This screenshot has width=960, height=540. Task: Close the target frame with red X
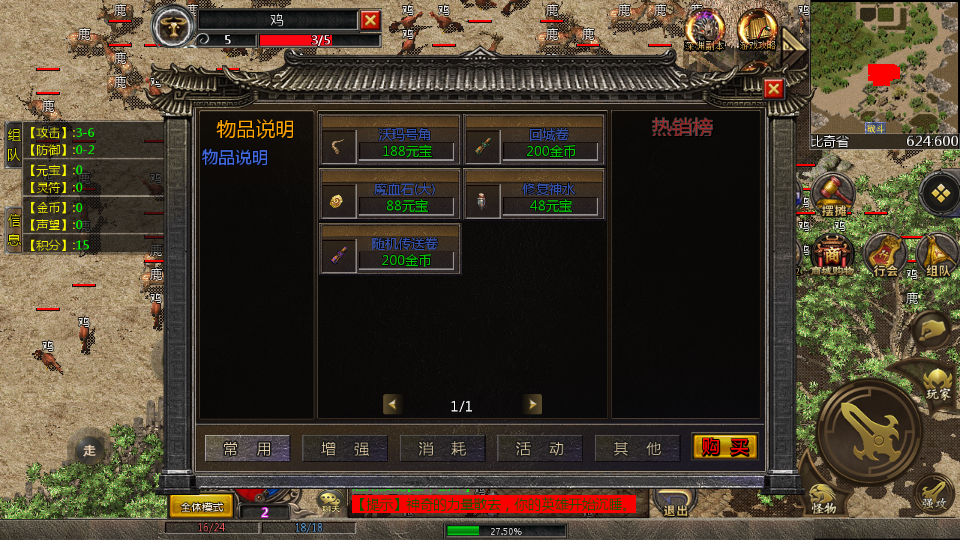[x=370, y=20]
